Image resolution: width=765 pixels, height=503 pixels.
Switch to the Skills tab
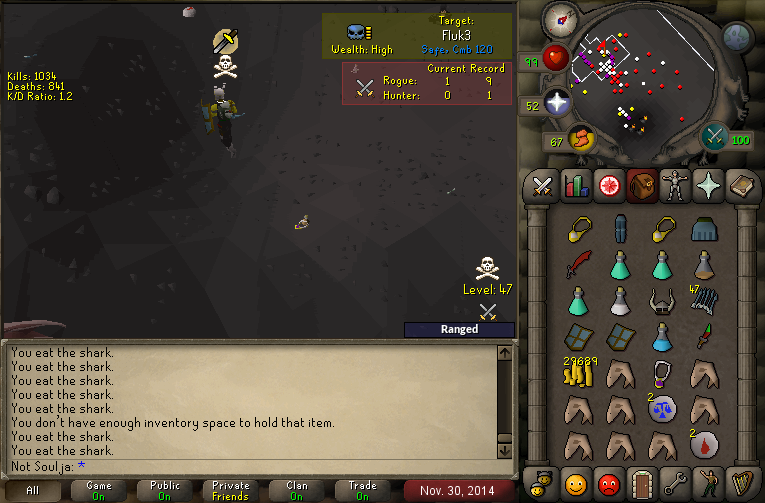click(575, 186)
